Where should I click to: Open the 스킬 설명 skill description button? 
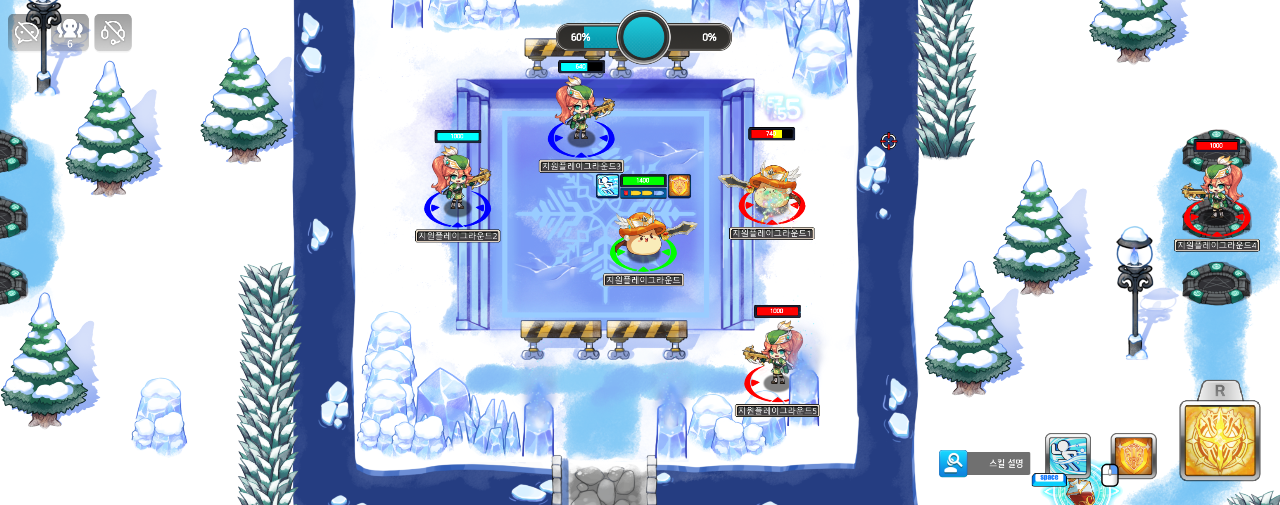coord(985,463)
